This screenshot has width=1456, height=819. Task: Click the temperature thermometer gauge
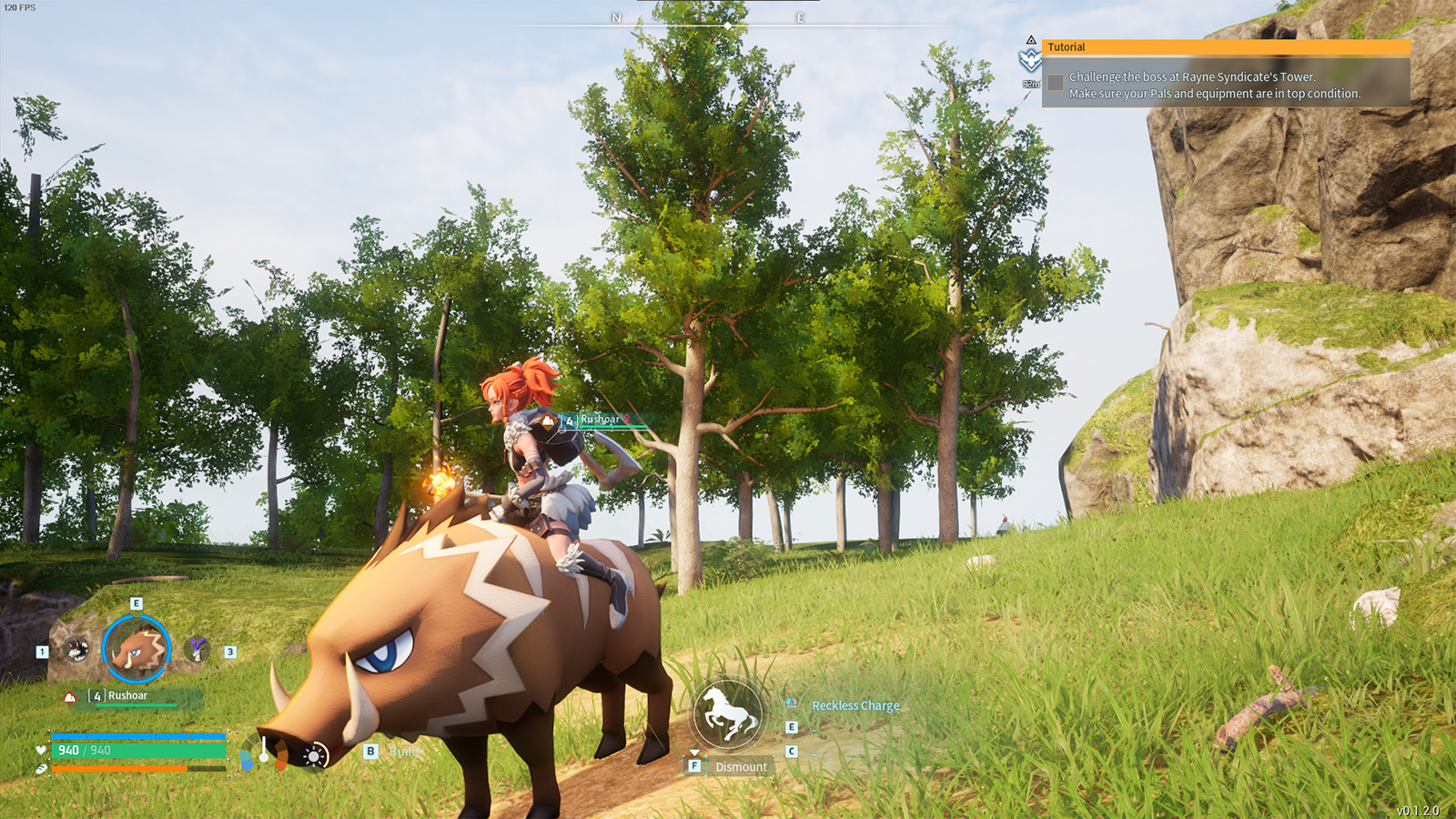tap(264, 751)
